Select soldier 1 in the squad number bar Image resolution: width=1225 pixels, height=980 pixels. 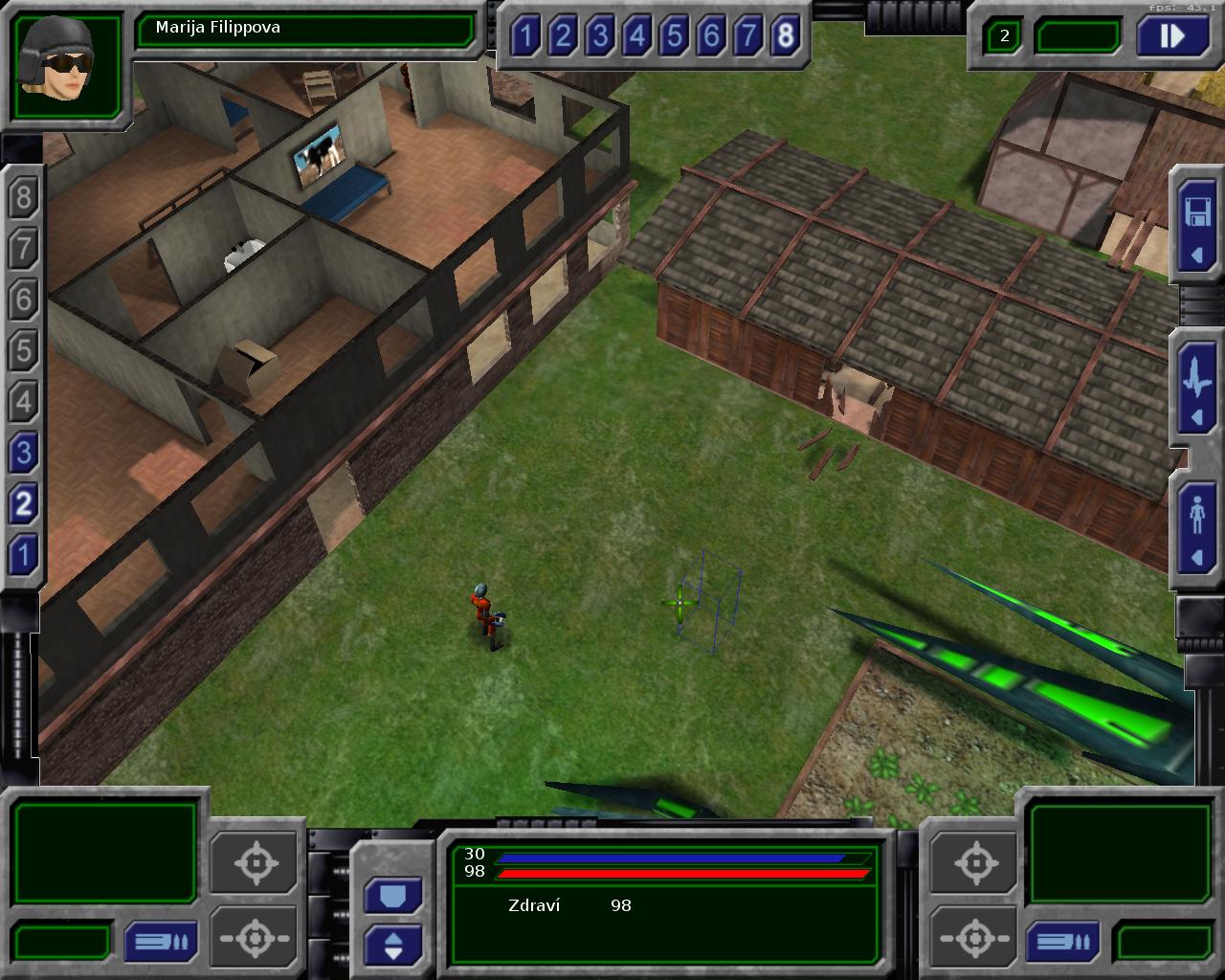[x=524, y=36]
